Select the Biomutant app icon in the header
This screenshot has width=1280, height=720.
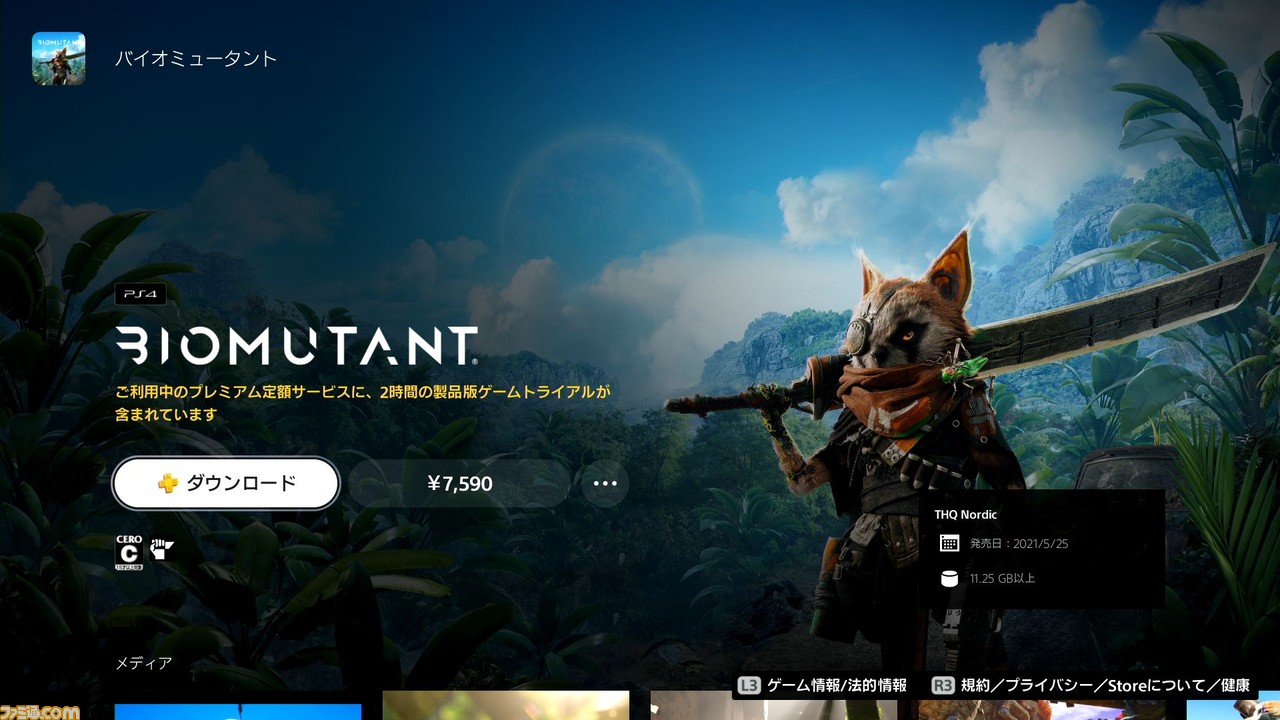coord(57,58)
